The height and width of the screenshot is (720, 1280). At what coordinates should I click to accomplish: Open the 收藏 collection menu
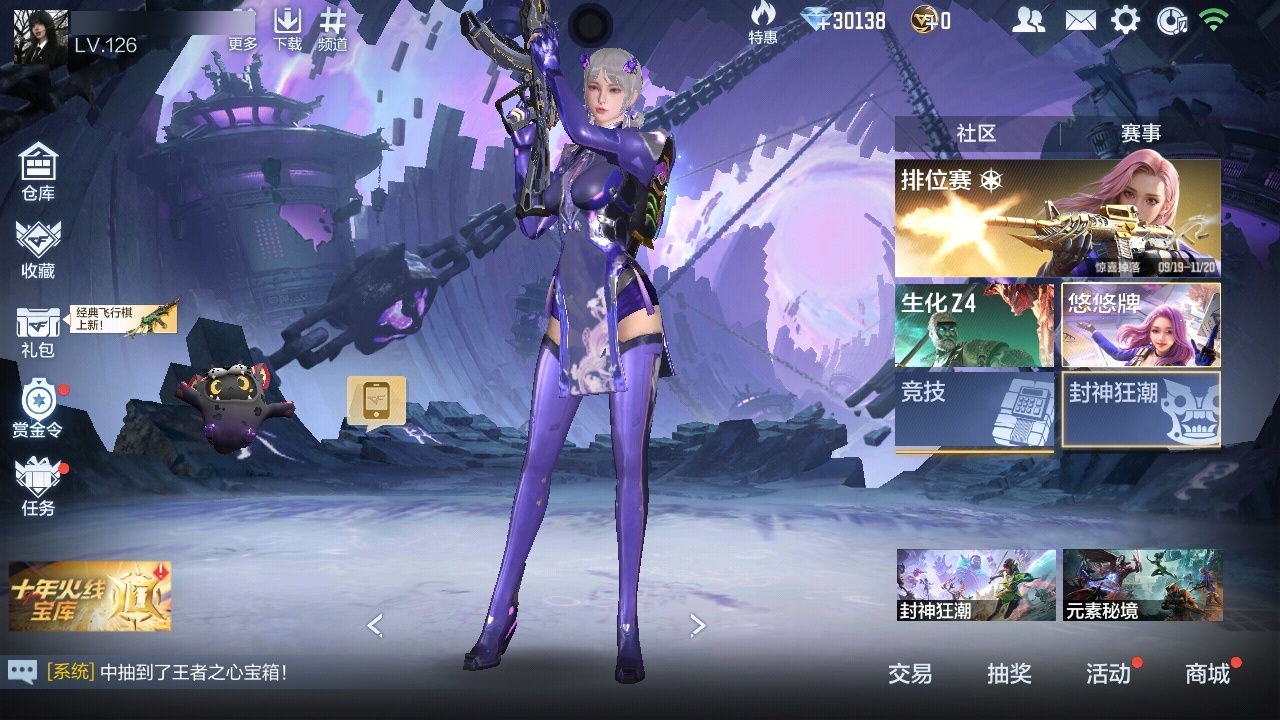coord(38,249)
